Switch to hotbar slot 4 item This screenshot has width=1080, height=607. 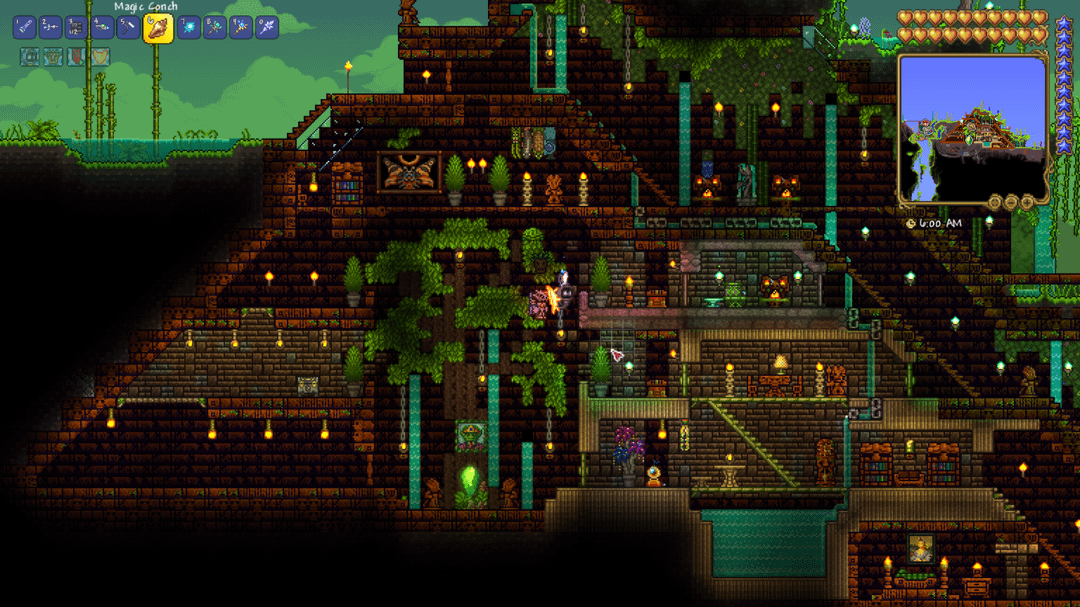coord(102,28)
